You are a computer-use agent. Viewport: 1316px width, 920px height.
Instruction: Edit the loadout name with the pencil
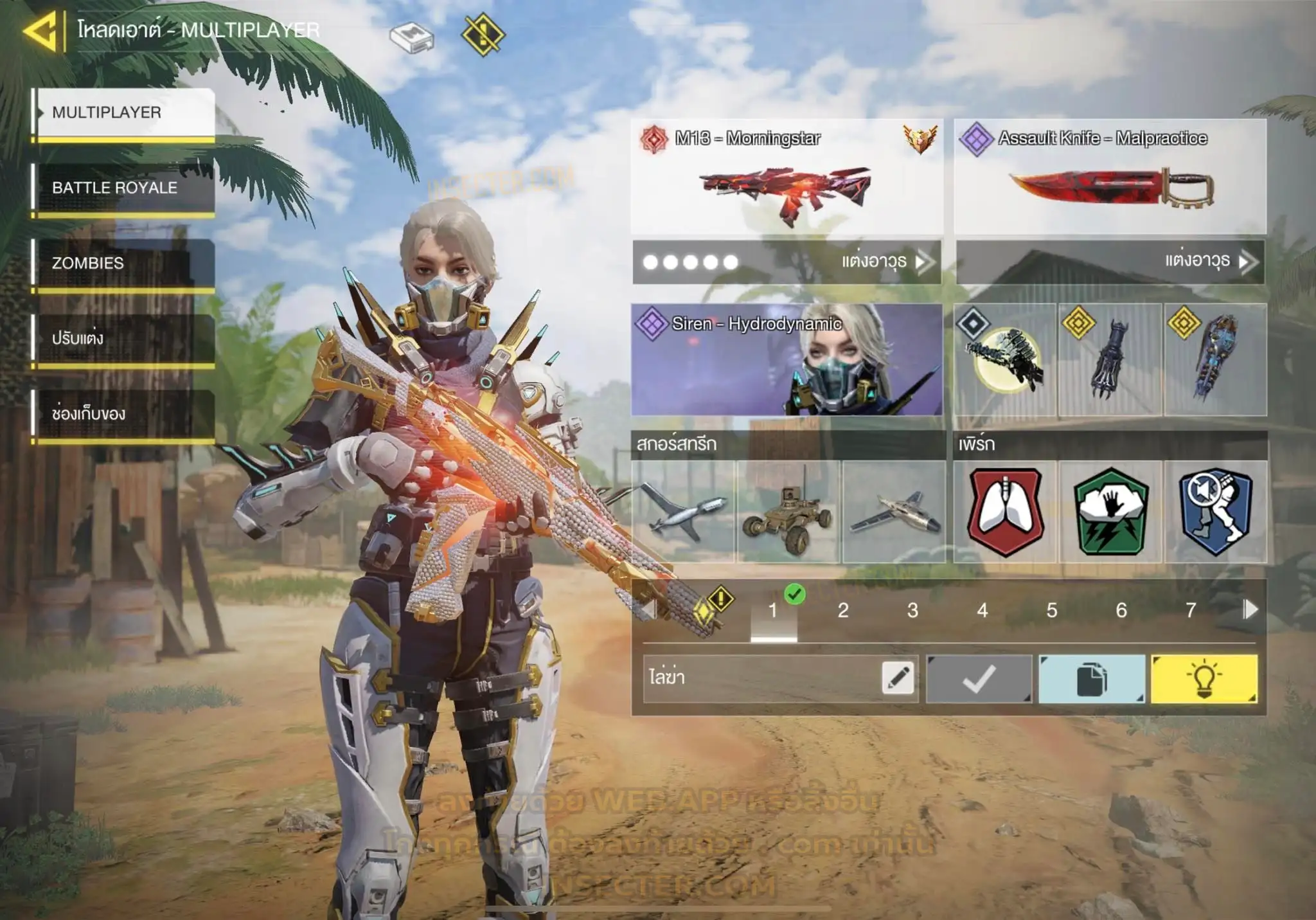tap(898, 678)
